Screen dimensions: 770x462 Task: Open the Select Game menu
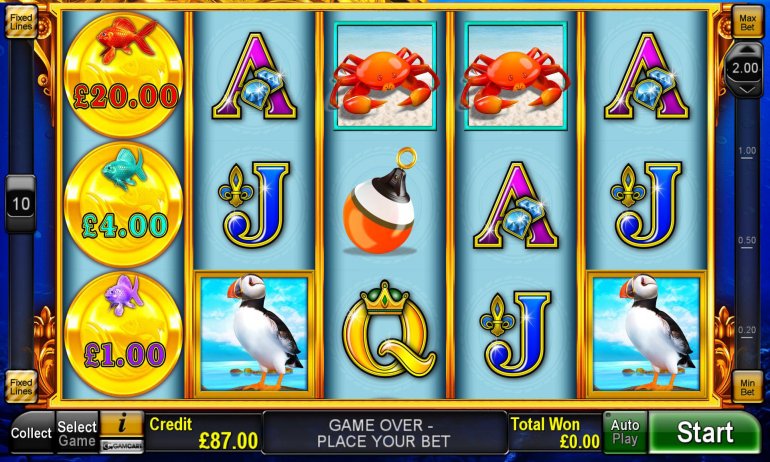point(77,433)
